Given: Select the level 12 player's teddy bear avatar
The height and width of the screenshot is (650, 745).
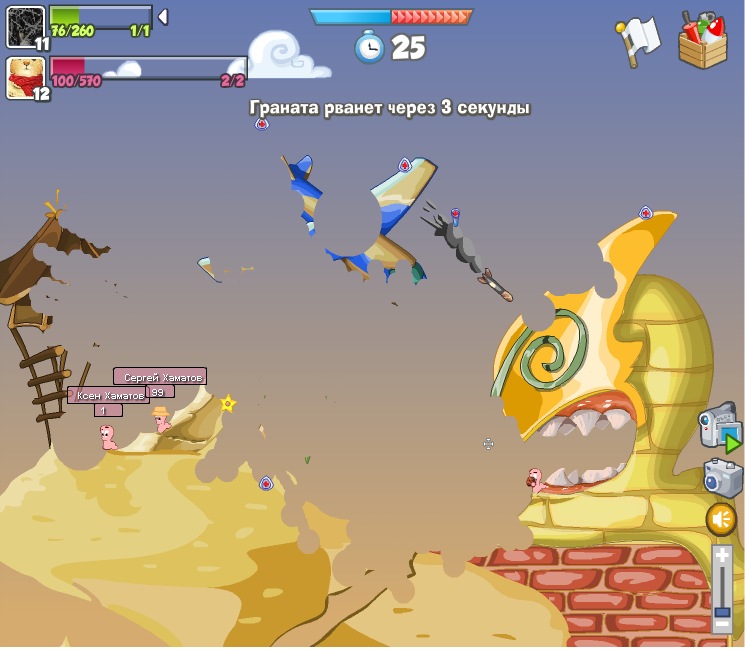Looking at the screenshot, I should coord(25,77).
